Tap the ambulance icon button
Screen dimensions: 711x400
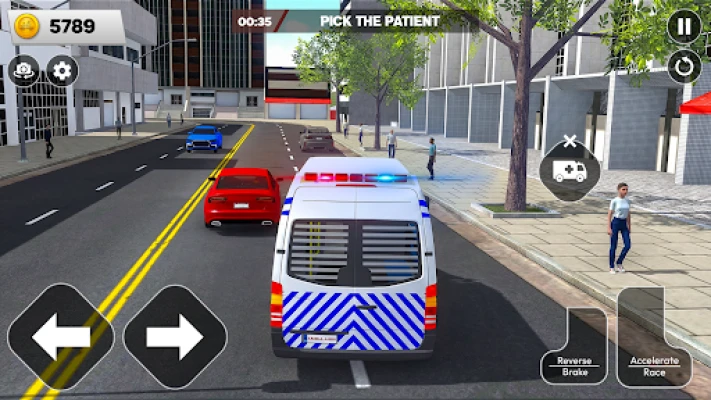tap(570, 170)
